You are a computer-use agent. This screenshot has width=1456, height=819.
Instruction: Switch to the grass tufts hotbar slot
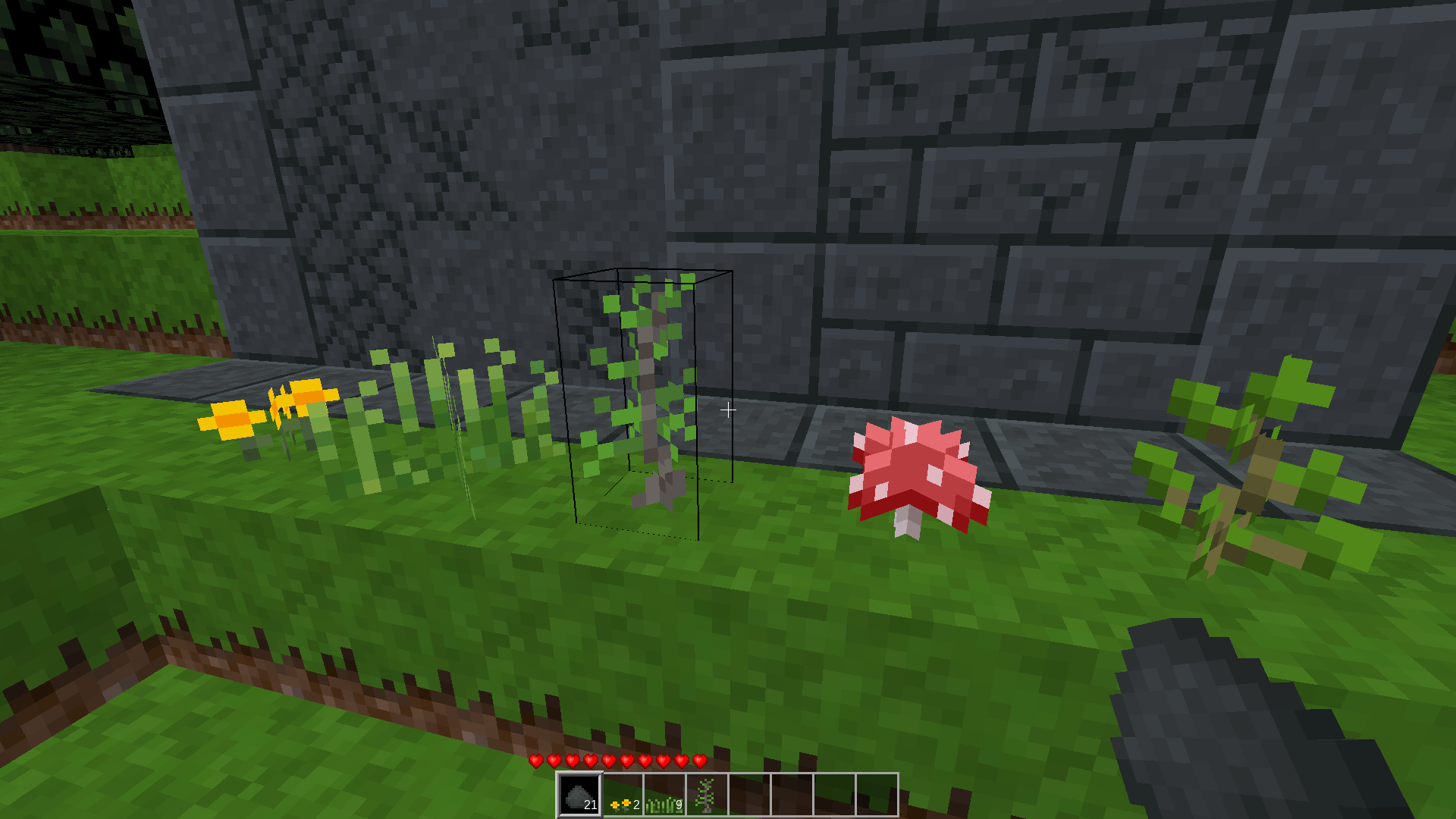pos(665,795)
